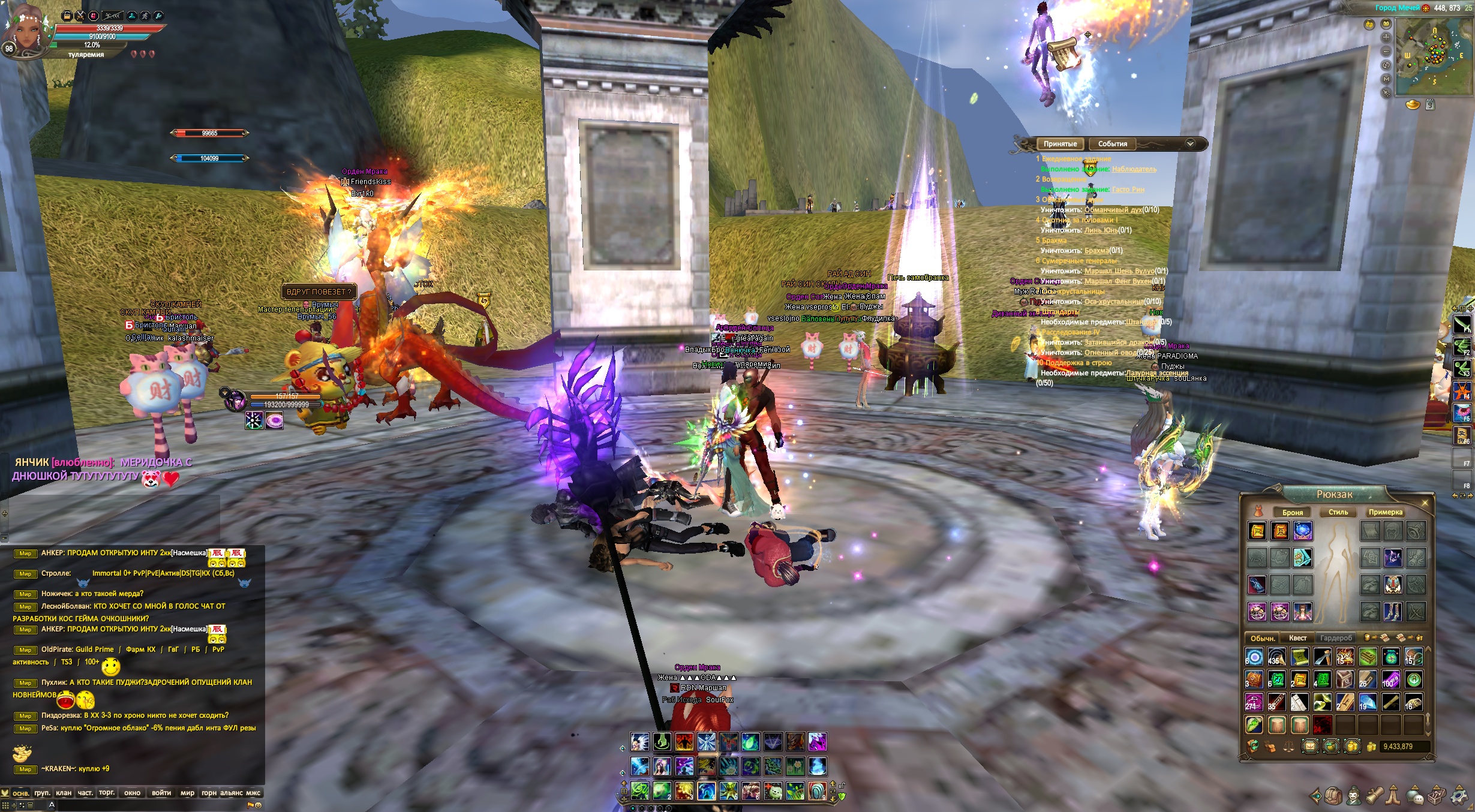Switch to the Броня equipment tab
Viewport: 1475px width, 812px height.
(x=1292, y=513)
